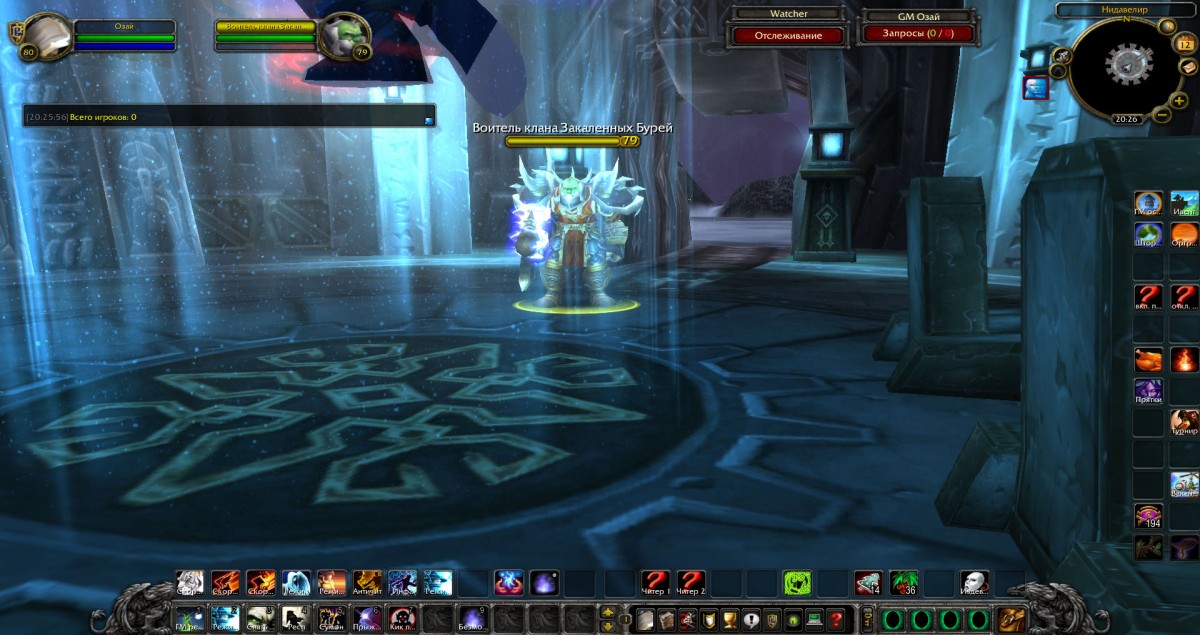Click the chat message window
1200x635 pixels.
pos(230,117)
